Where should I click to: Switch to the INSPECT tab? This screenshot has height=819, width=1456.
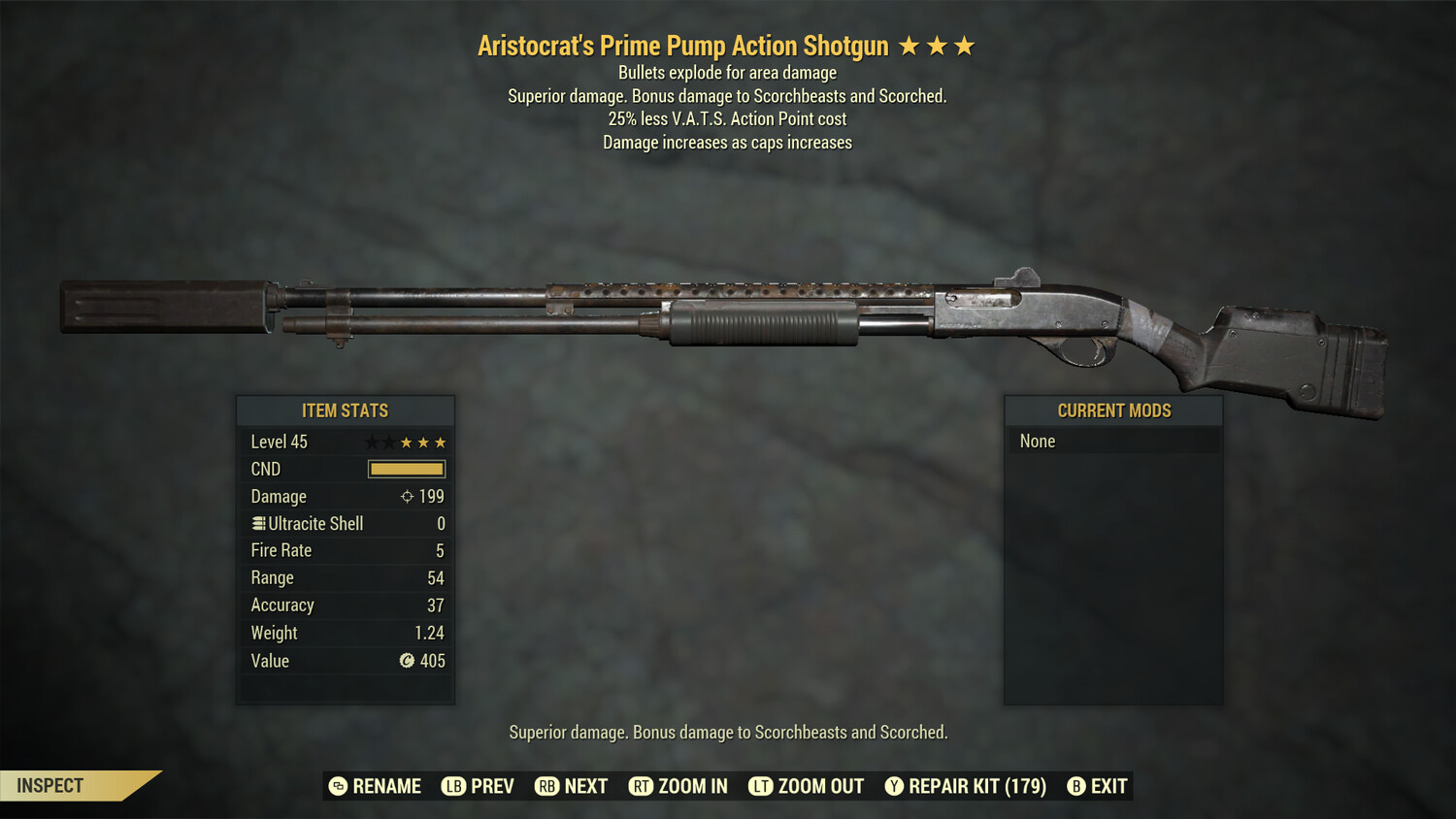[49, 785]
